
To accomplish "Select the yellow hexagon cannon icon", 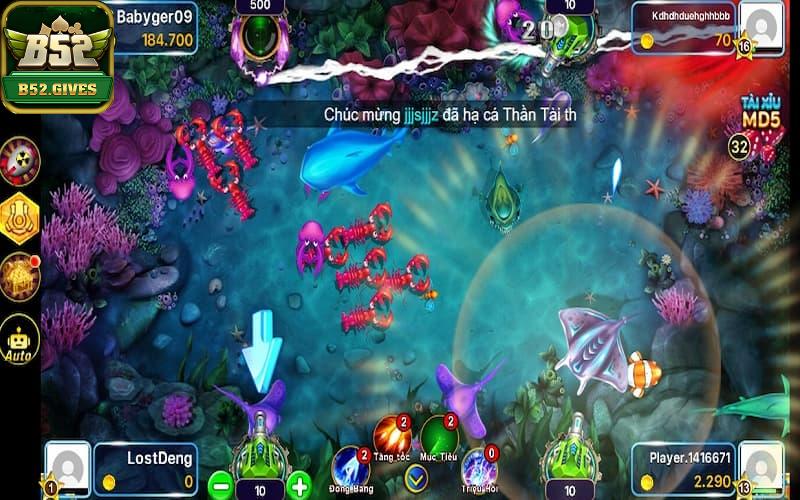I will (x=20, y=216).
